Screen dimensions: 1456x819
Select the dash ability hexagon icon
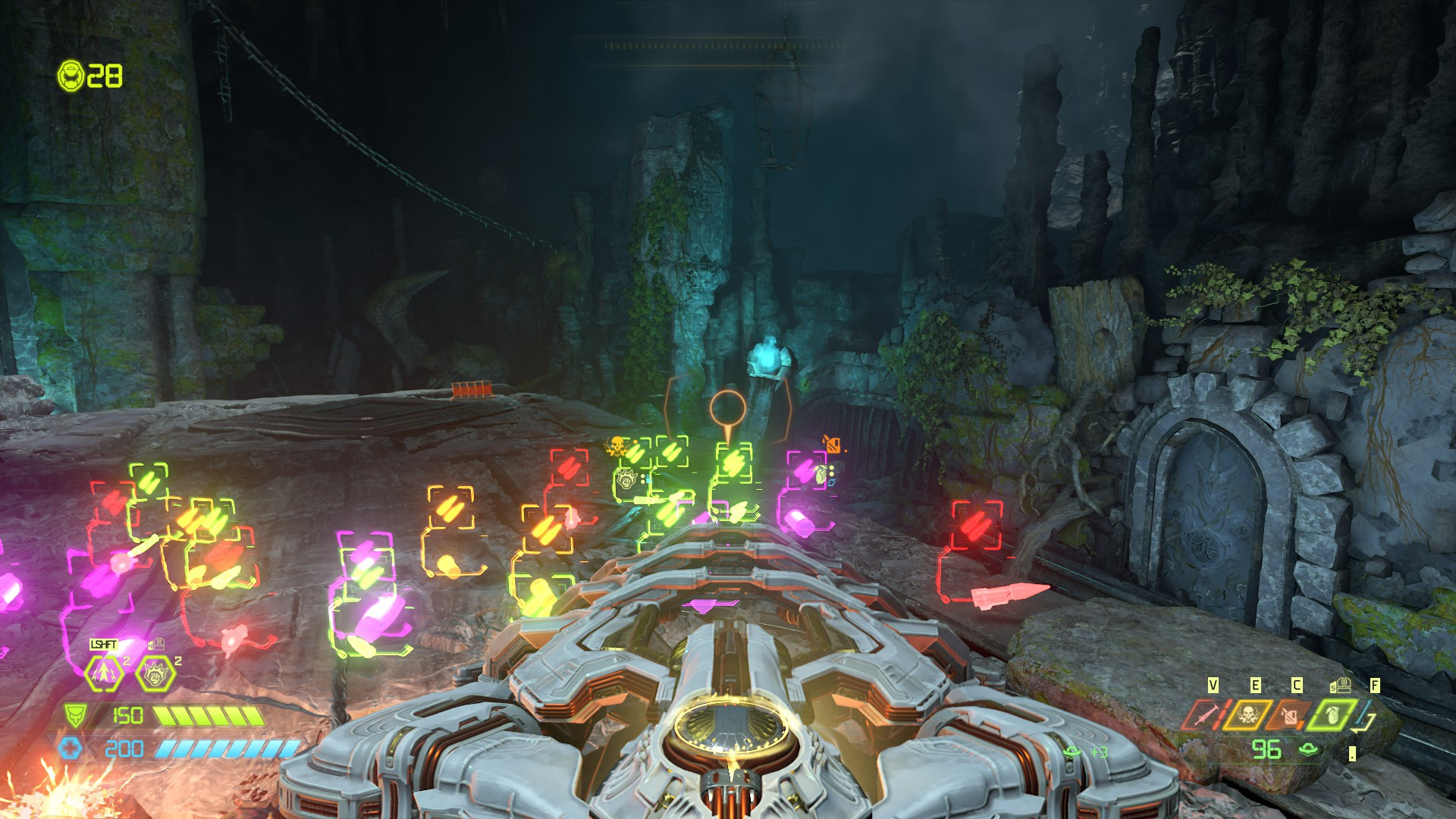[x=103, y=673]
